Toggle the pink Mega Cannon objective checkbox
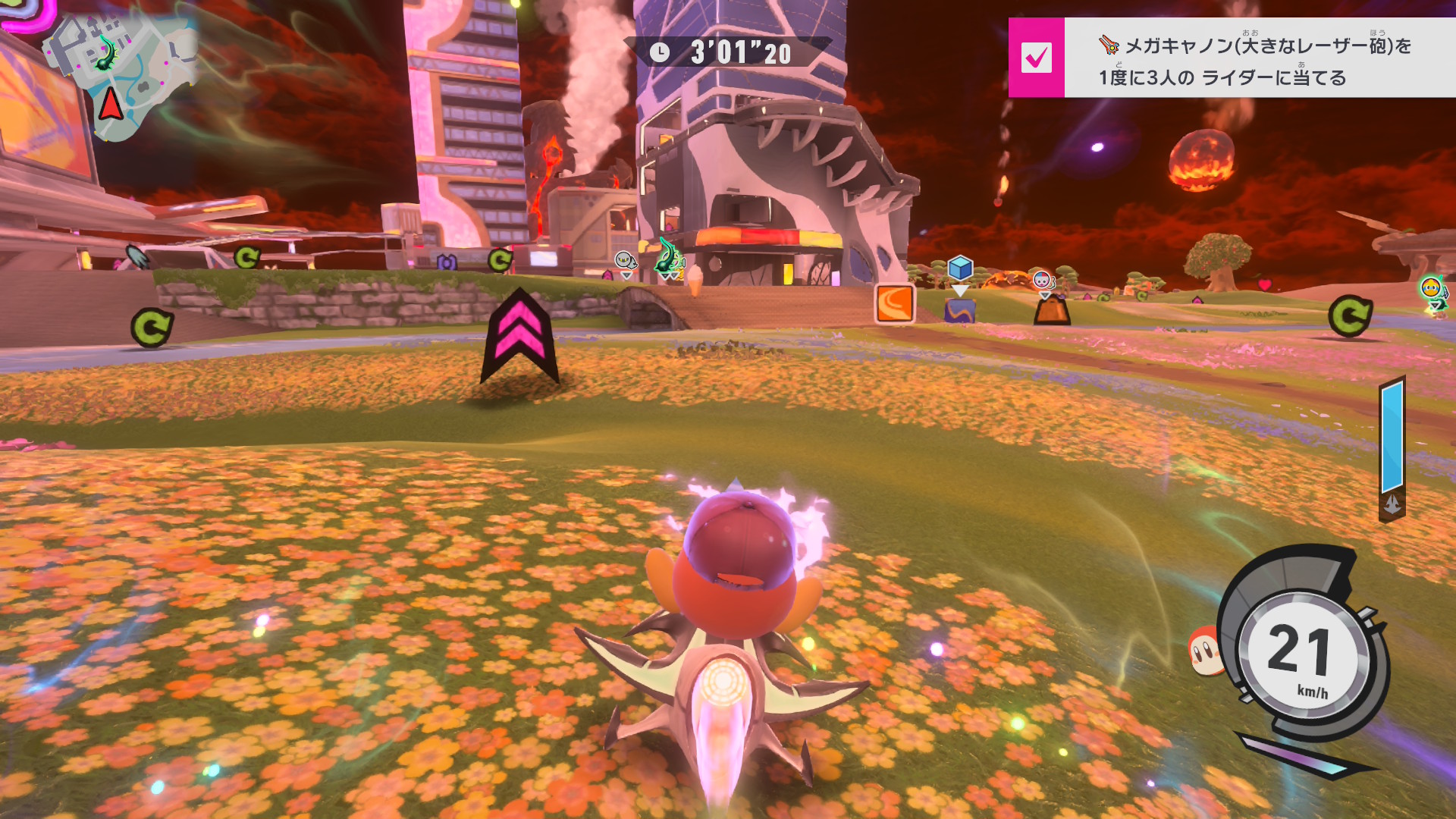 tap(1036, 58)
